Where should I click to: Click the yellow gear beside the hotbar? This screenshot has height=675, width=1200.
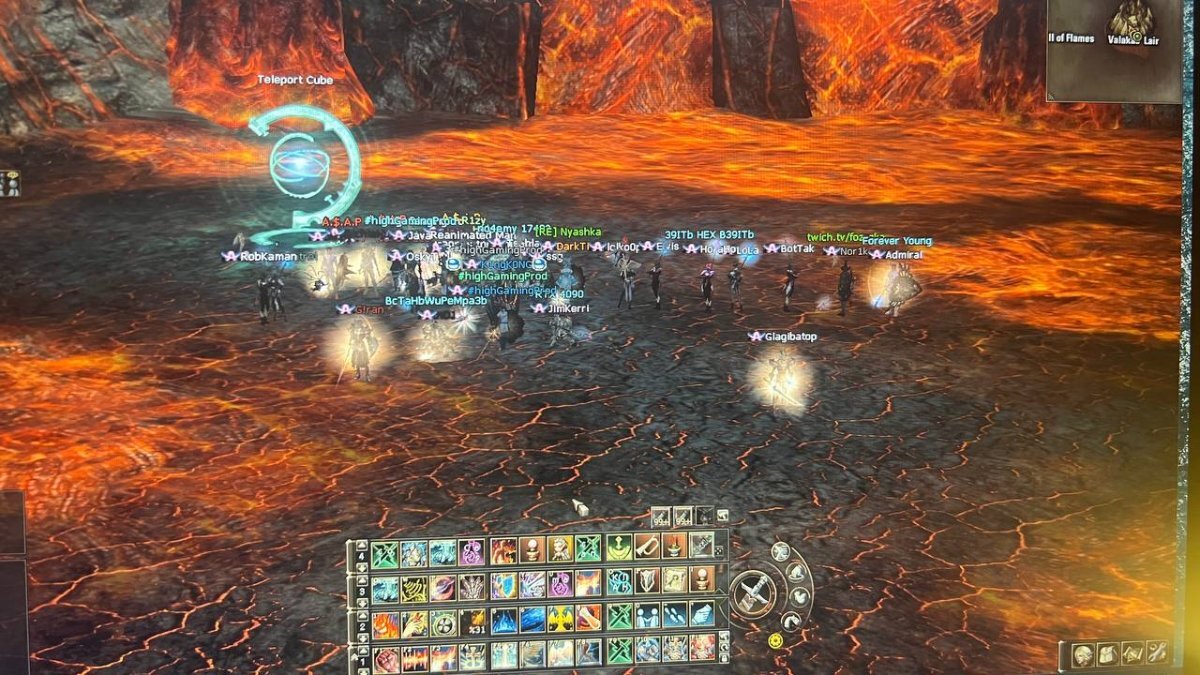[x=774, y=640]
